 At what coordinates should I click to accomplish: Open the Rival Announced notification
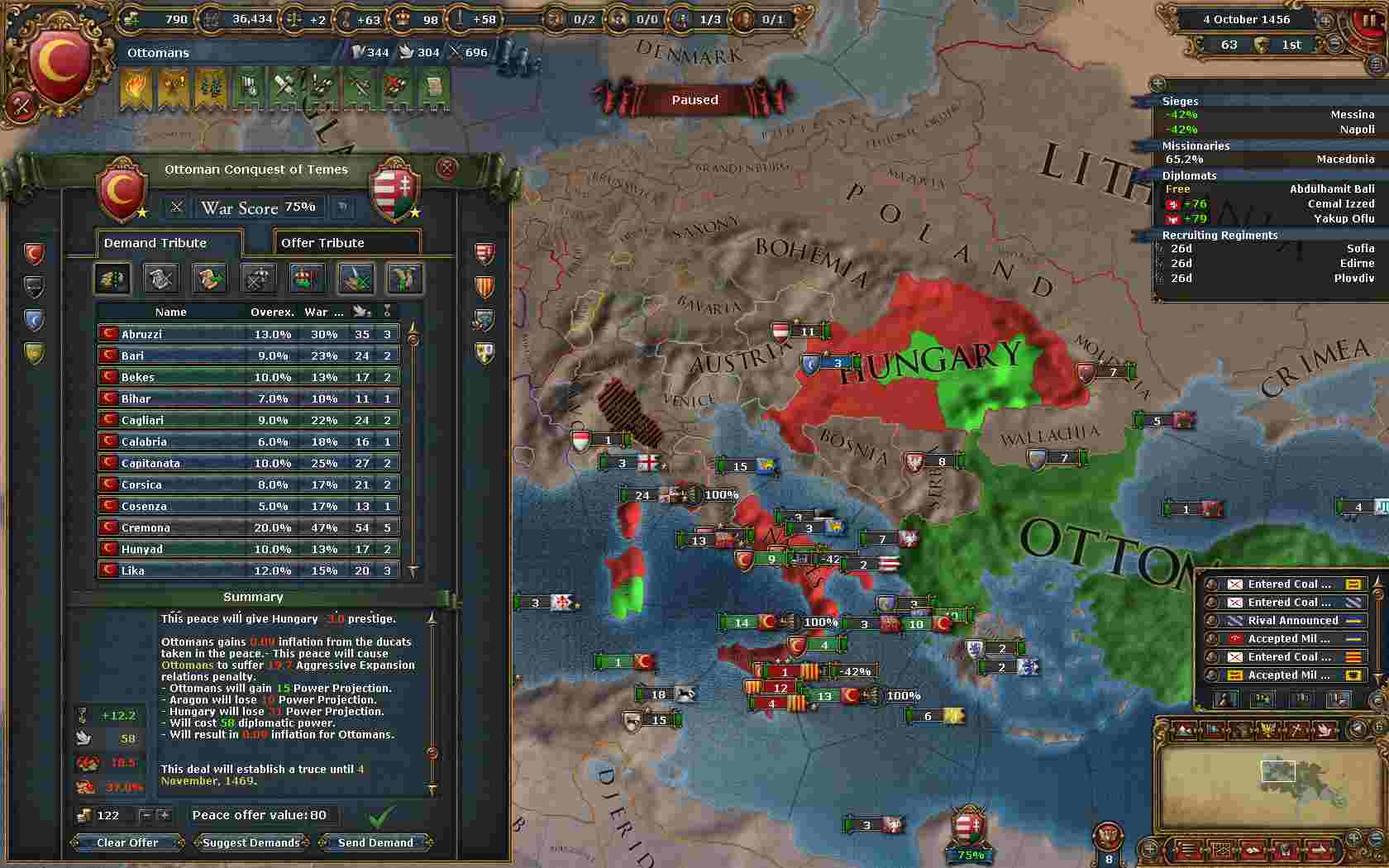coord(1291,621)
